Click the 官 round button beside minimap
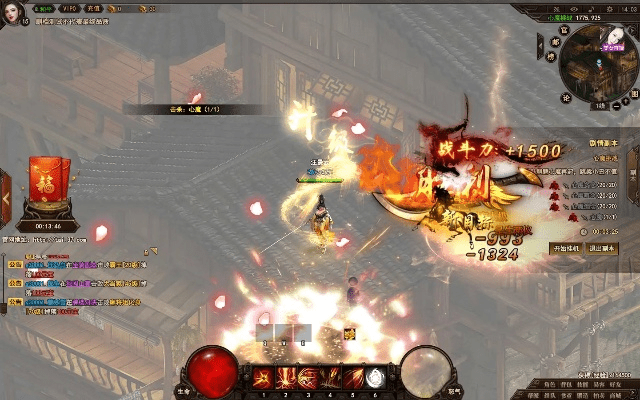640x400 pixels. 565,31
